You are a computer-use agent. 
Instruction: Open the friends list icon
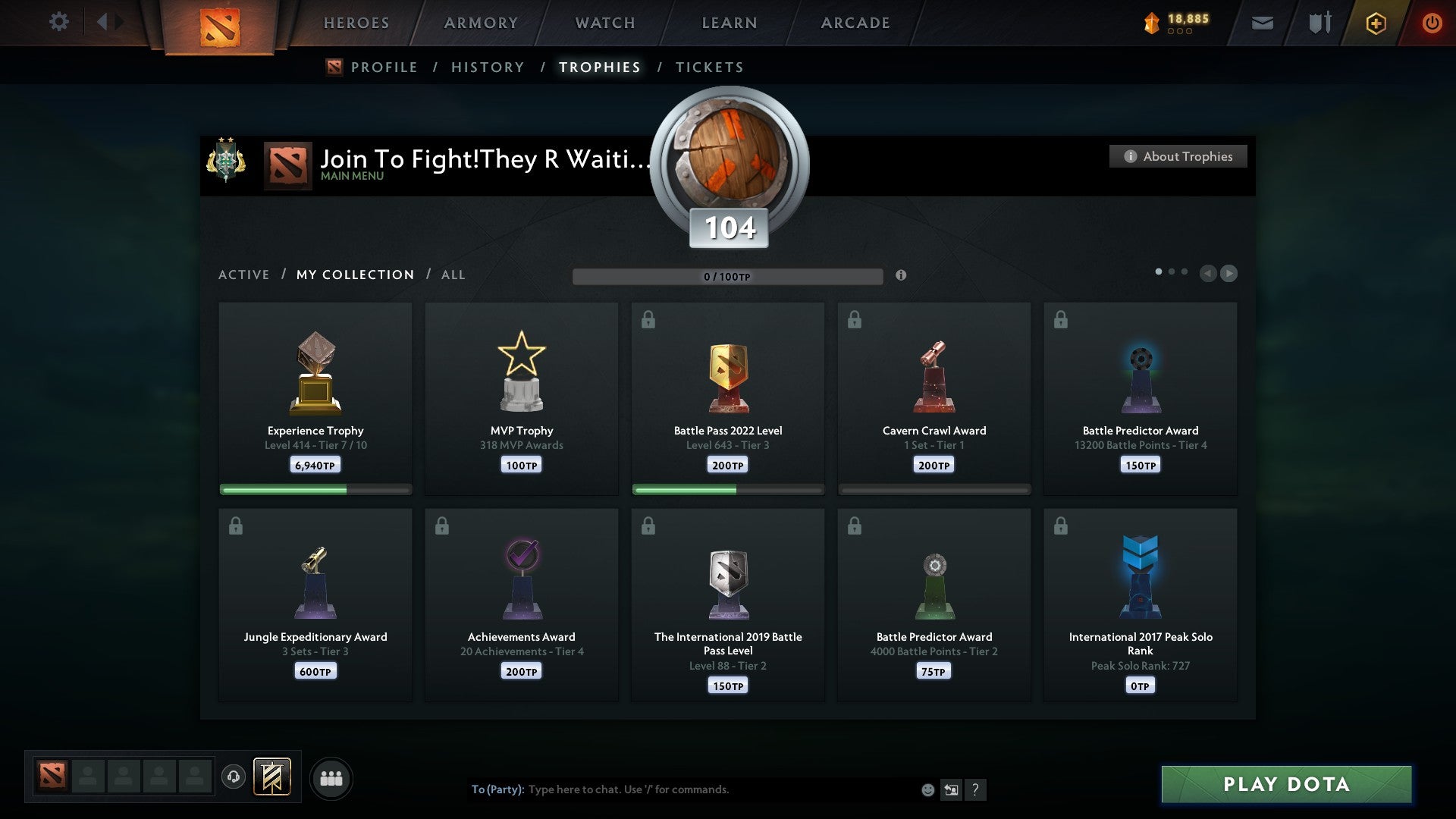tap(331, 777)
